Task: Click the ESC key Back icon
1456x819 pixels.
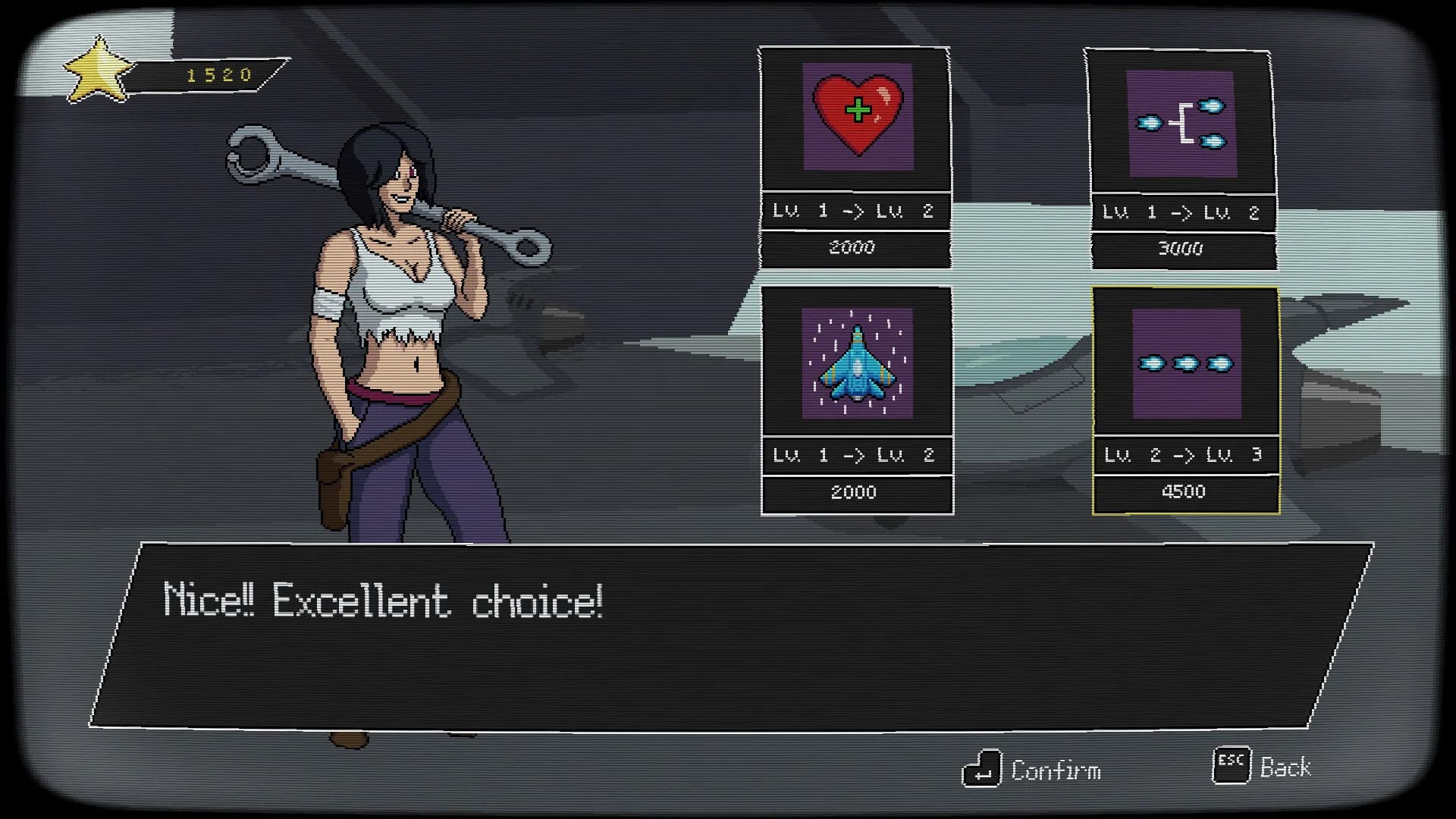Action: pyautogui.click(x=1232, y=766)
